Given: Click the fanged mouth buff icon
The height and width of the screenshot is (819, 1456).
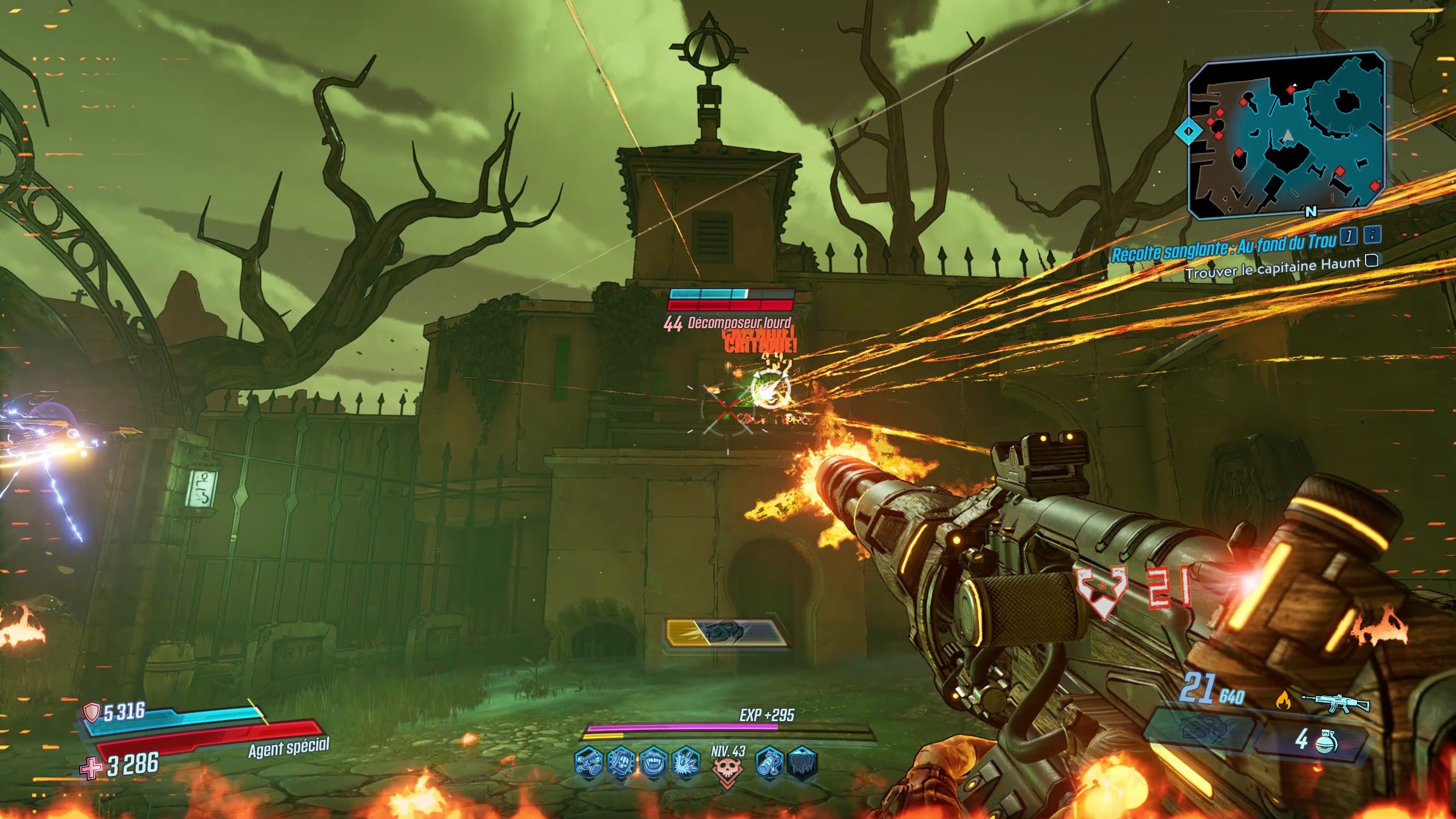Looking at the screenshot, I should click(x=654, y=762).
